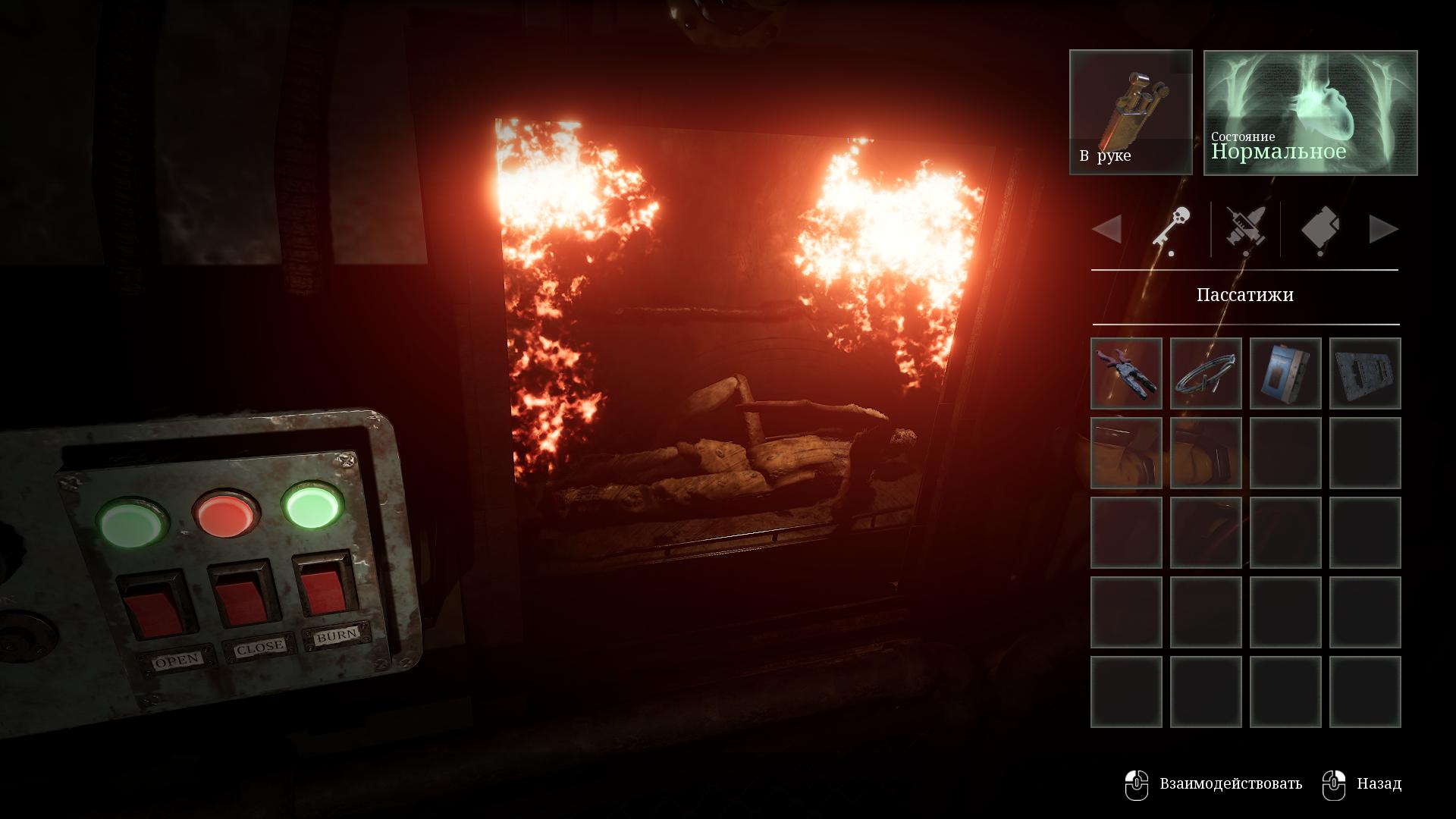
Task: Select the pliers inventory slot
Action: click(1126, 374)
